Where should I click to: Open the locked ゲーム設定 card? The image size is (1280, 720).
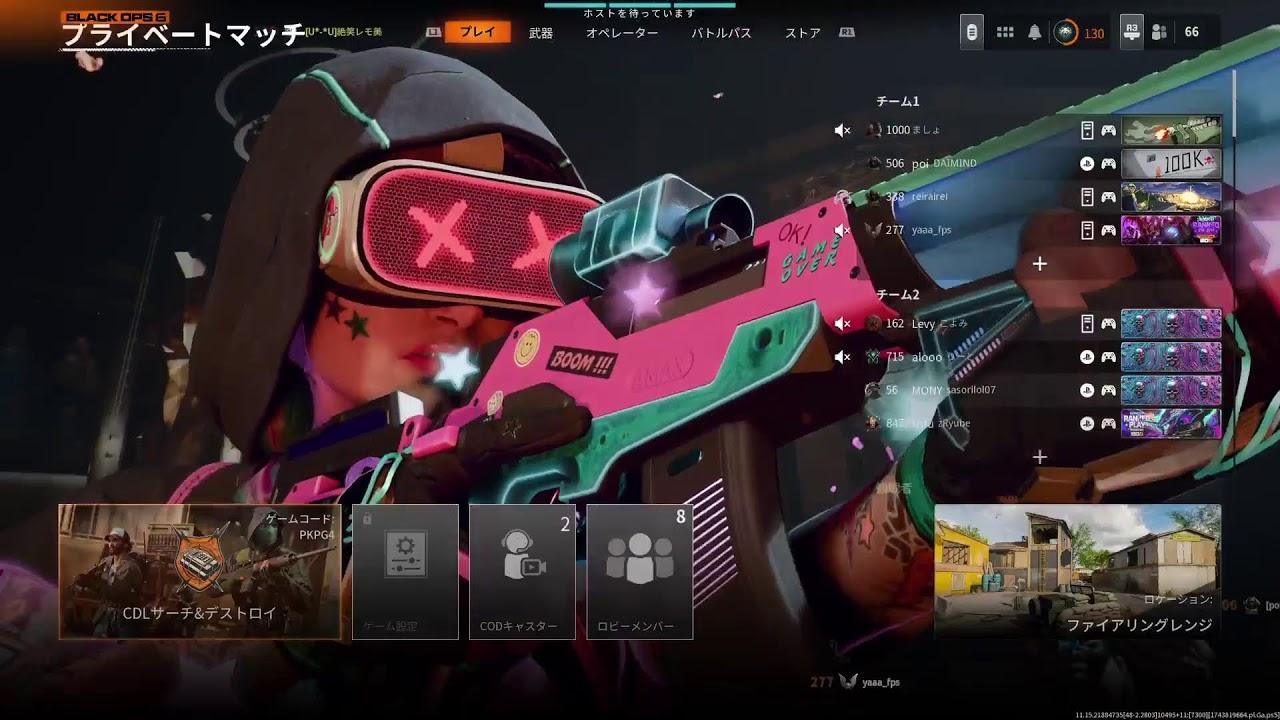click(x=406, y=570)
